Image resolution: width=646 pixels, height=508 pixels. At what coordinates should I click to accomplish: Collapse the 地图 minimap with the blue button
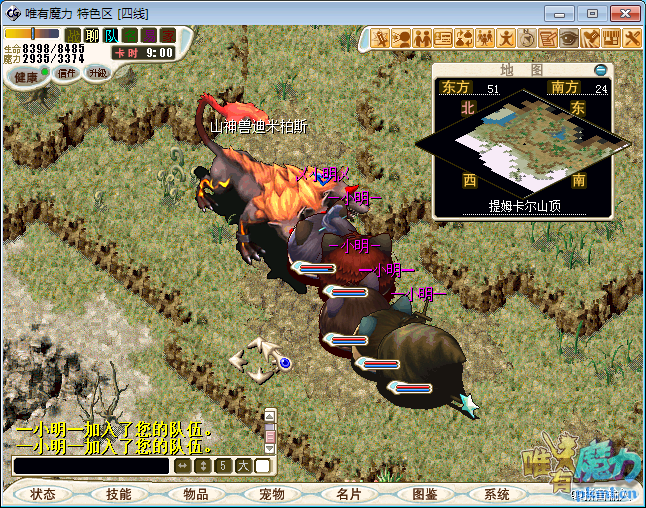pos(600,70)
